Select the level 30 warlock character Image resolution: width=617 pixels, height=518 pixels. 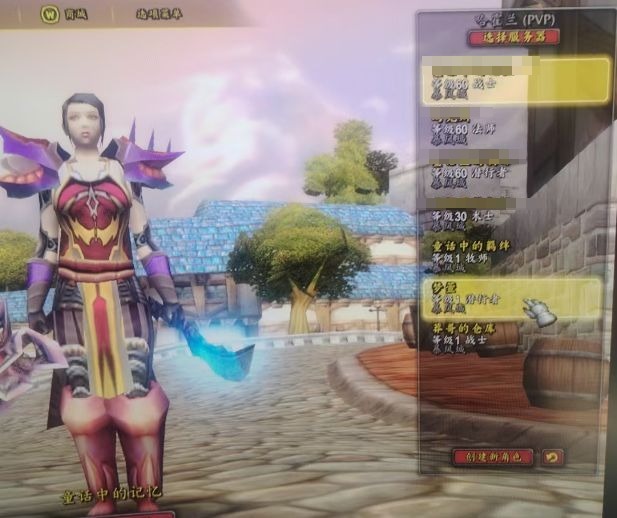click(512, 216)
